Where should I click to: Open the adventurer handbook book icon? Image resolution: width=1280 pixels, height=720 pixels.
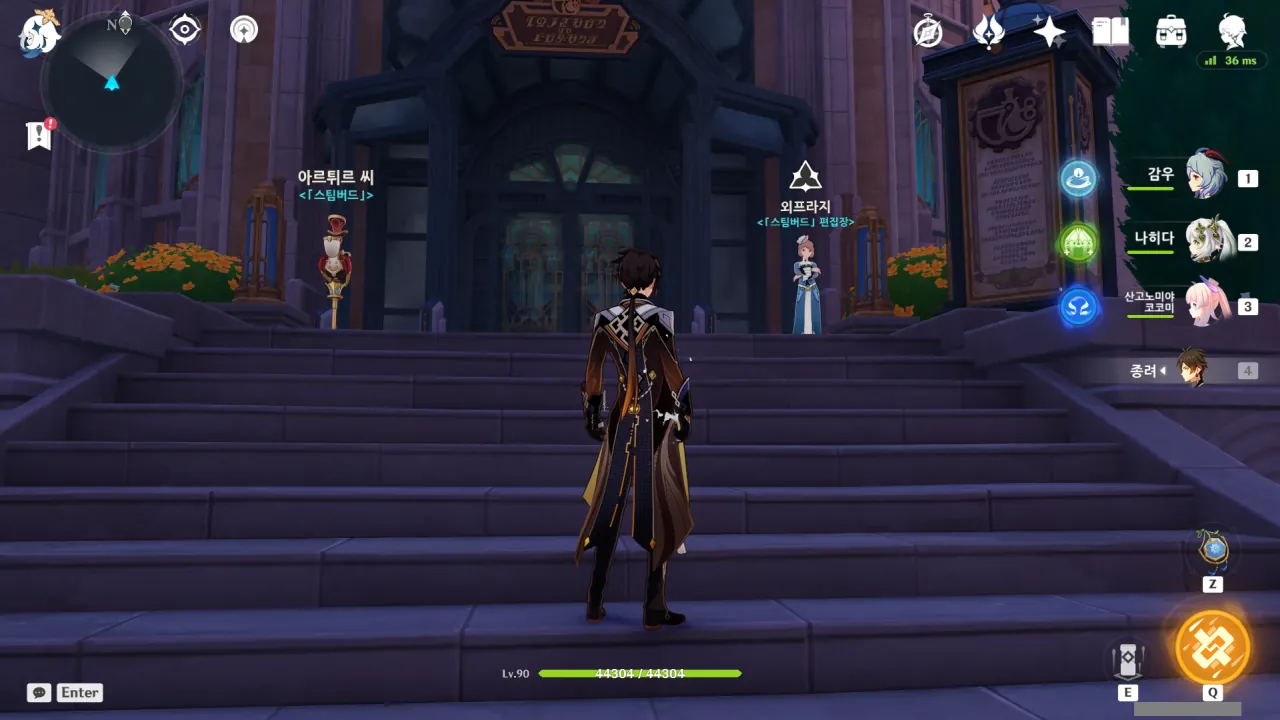[x=1110, y=32]
